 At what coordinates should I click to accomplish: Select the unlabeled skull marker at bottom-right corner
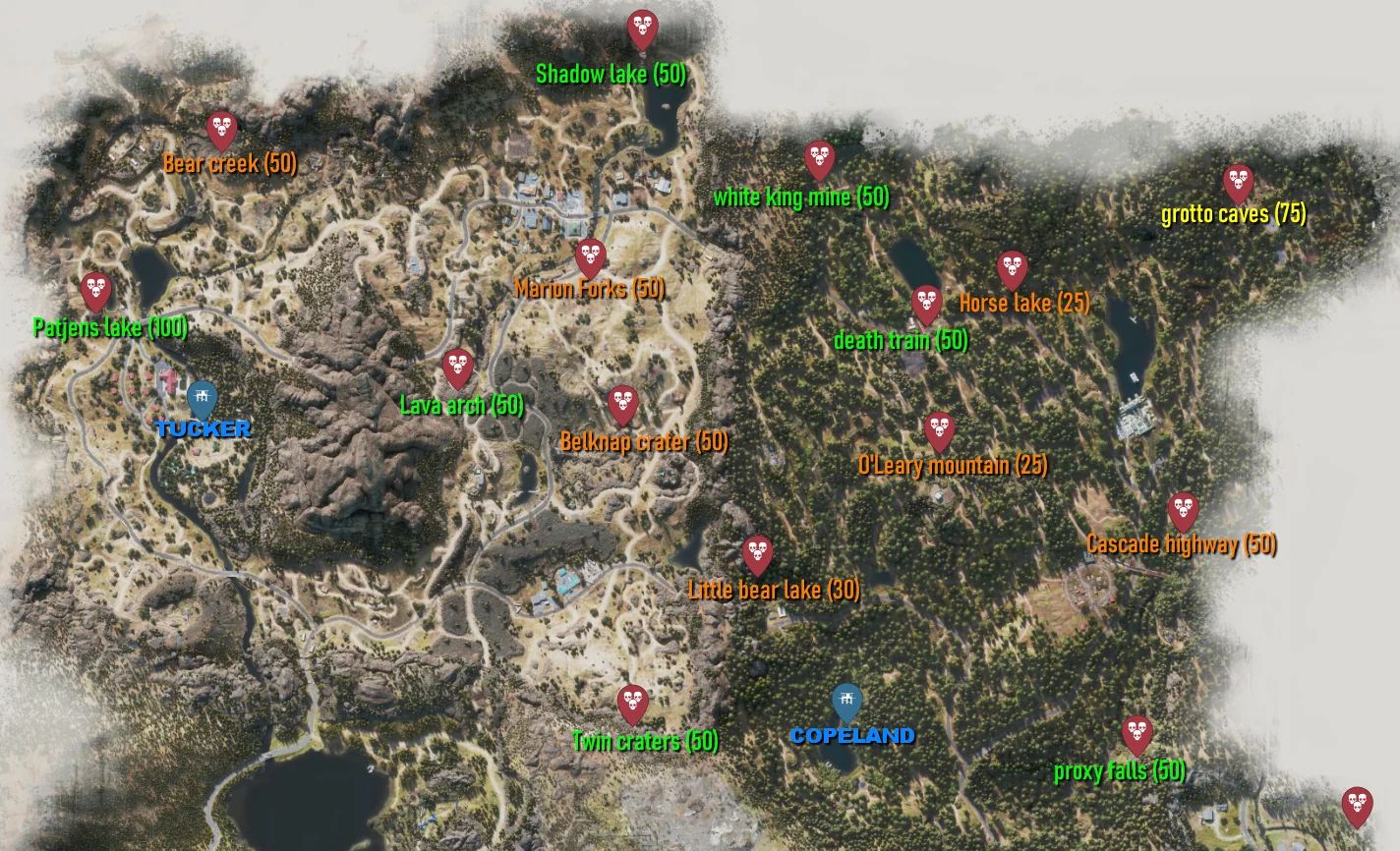1359,804
